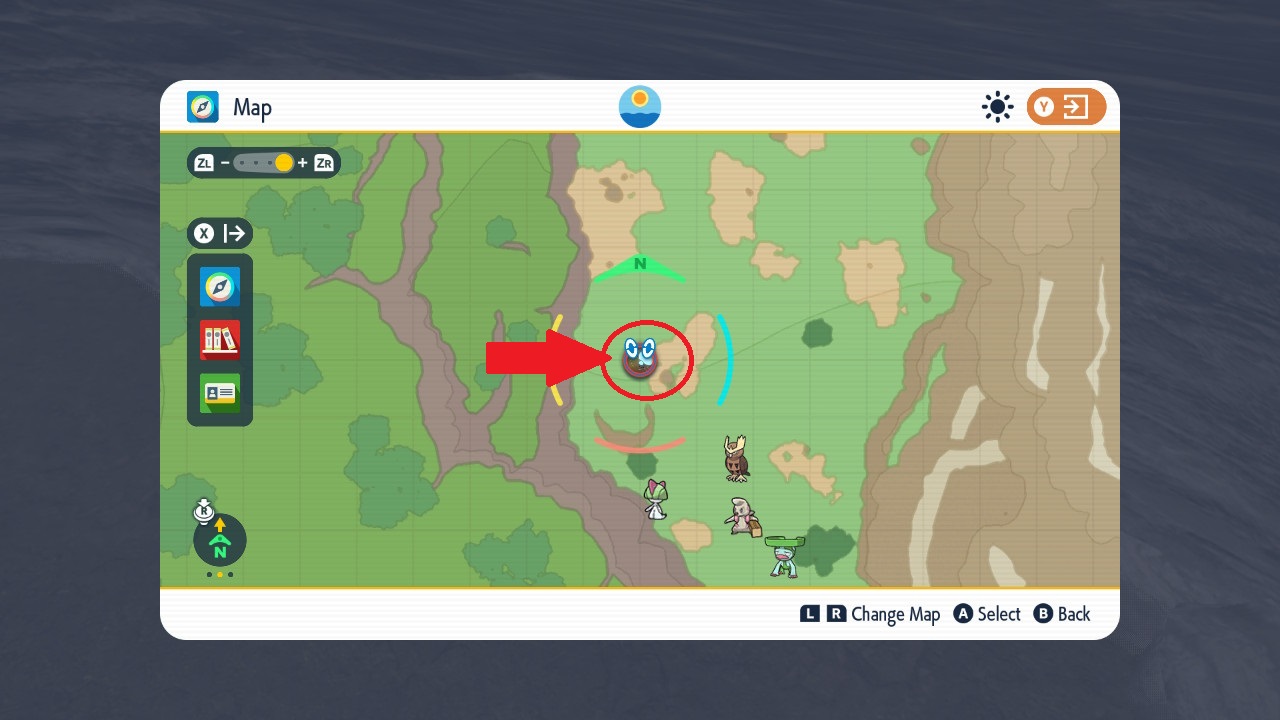1280x720 pixels.
Task: Adjust the map zoom slider knob
Action: pos(284,163)
